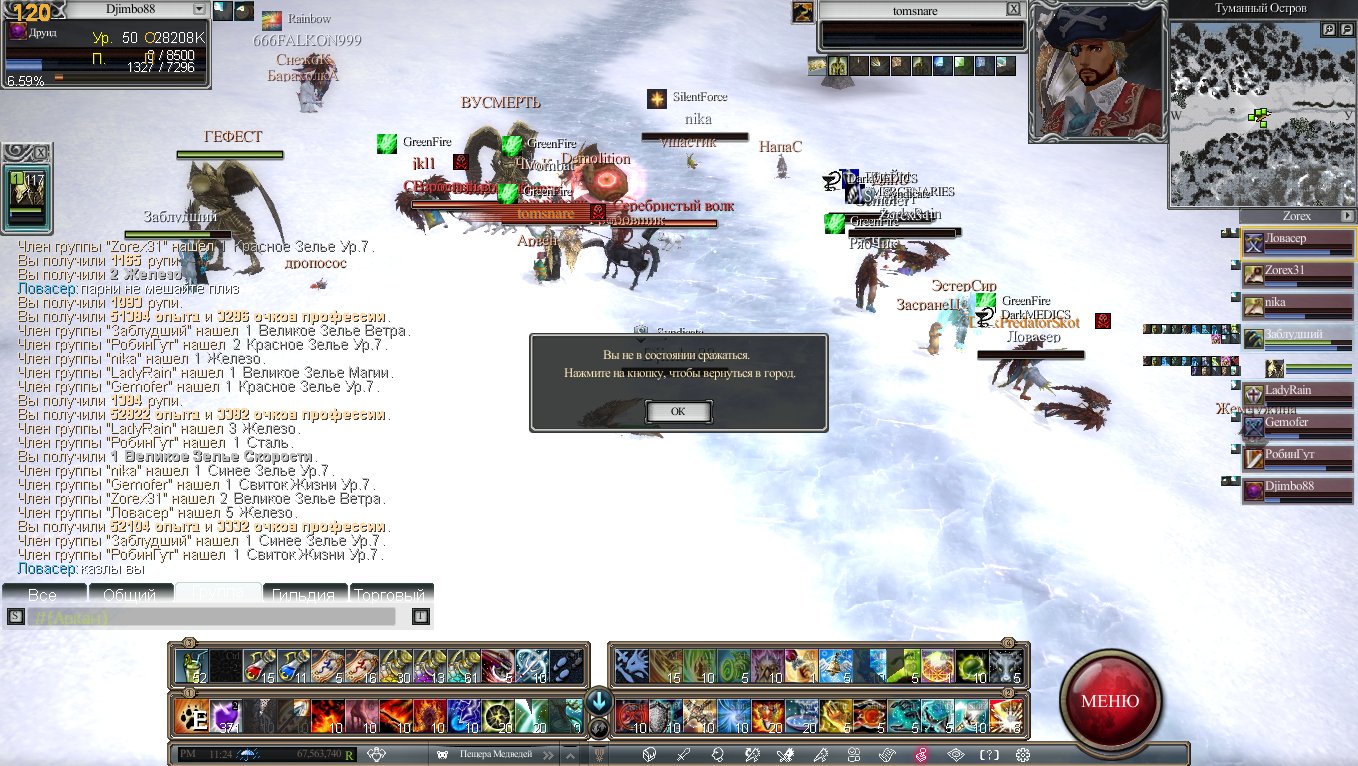Target party member LadyRain in the group list
The width and height of the screenshot is (1358, 766).
pos(1298,391)
